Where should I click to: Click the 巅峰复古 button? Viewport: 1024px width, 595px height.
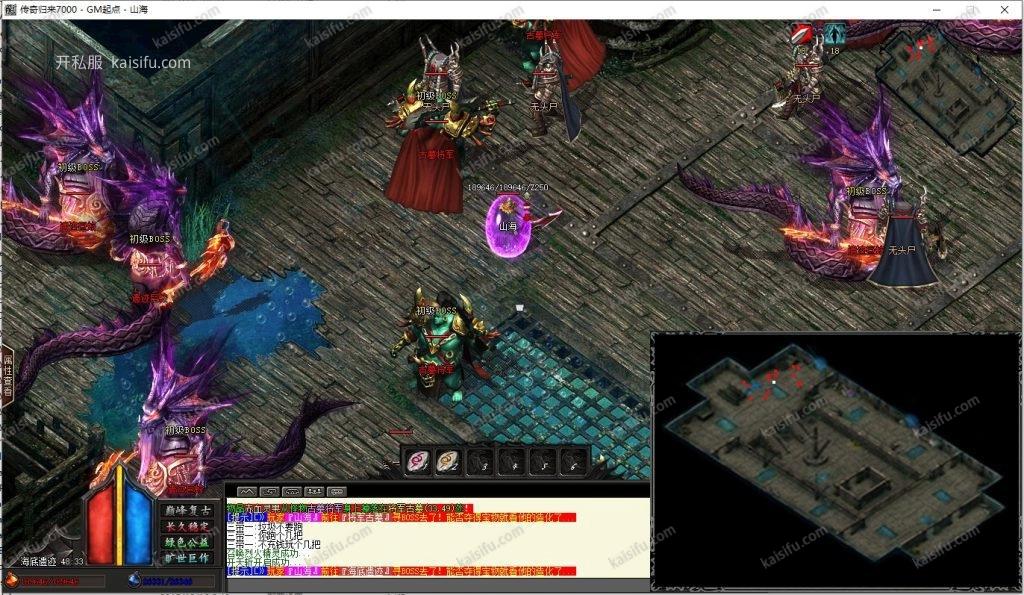coord(185,510)
